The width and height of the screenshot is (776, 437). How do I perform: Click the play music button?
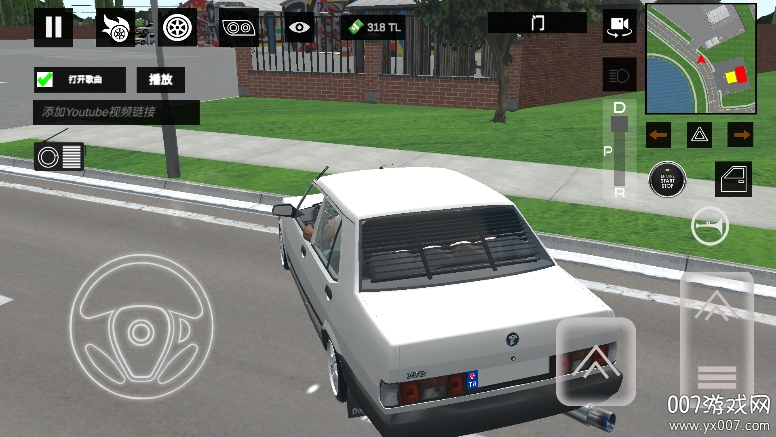coord(160,80)
